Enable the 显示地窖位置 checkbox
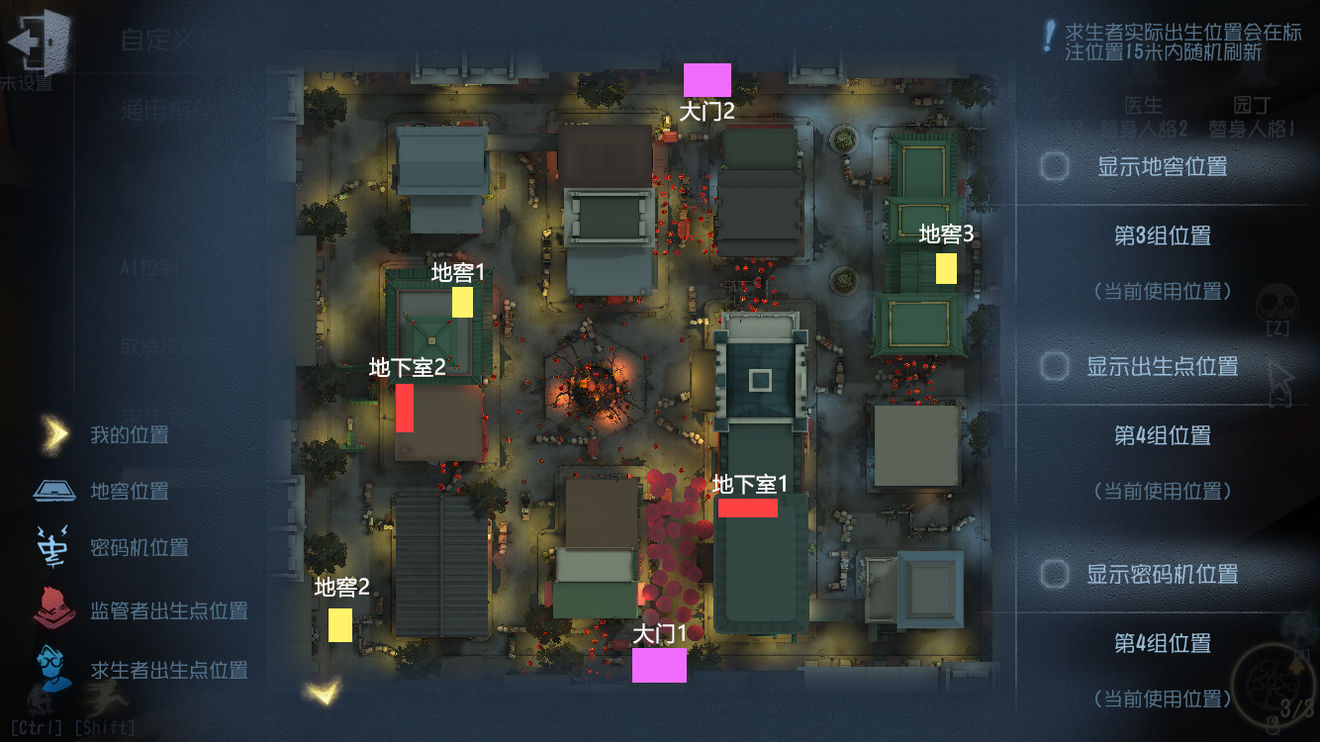 tap(1053, 167)
